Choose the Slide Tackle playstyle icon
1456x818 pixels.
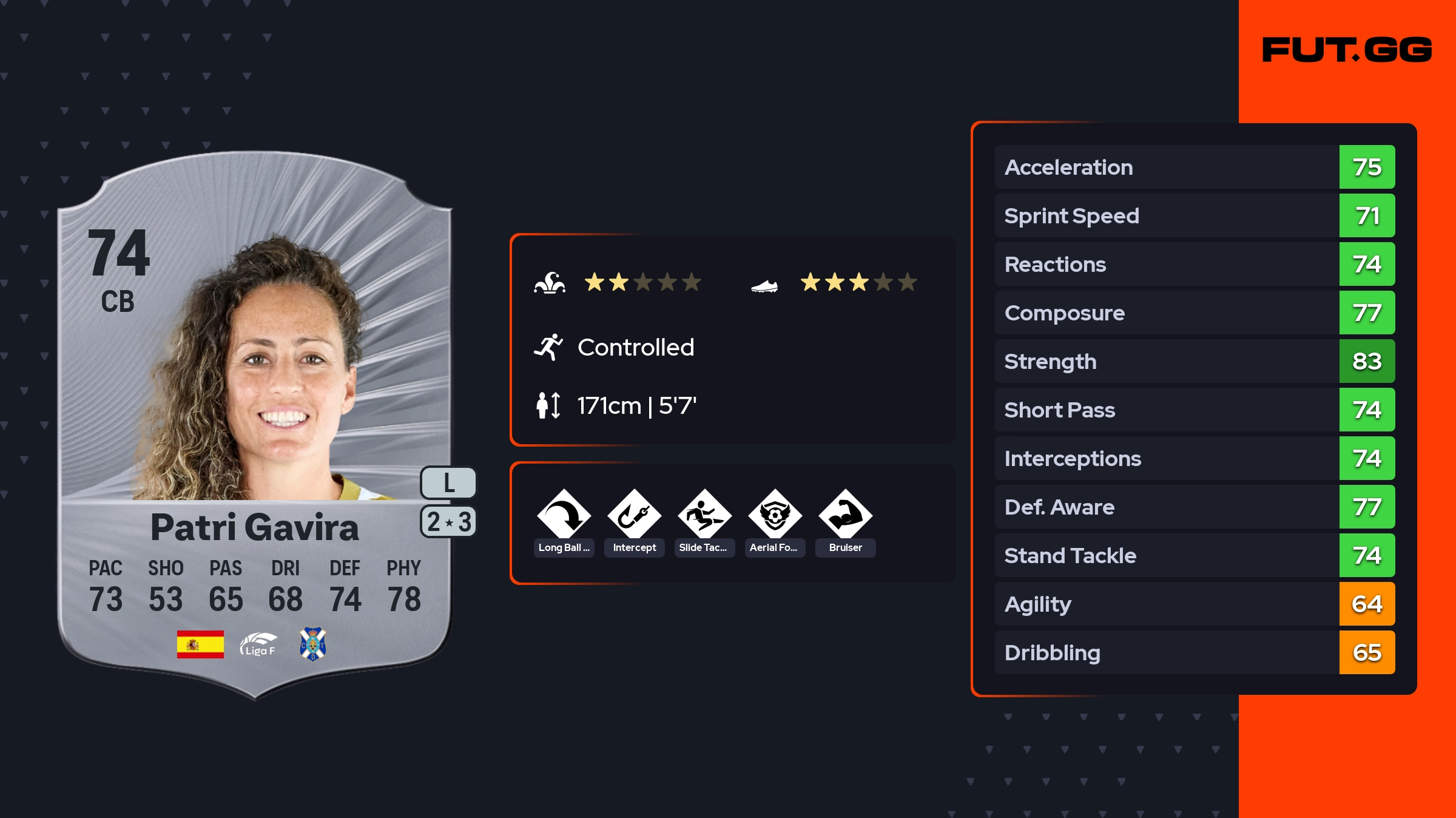pos(704,516)
